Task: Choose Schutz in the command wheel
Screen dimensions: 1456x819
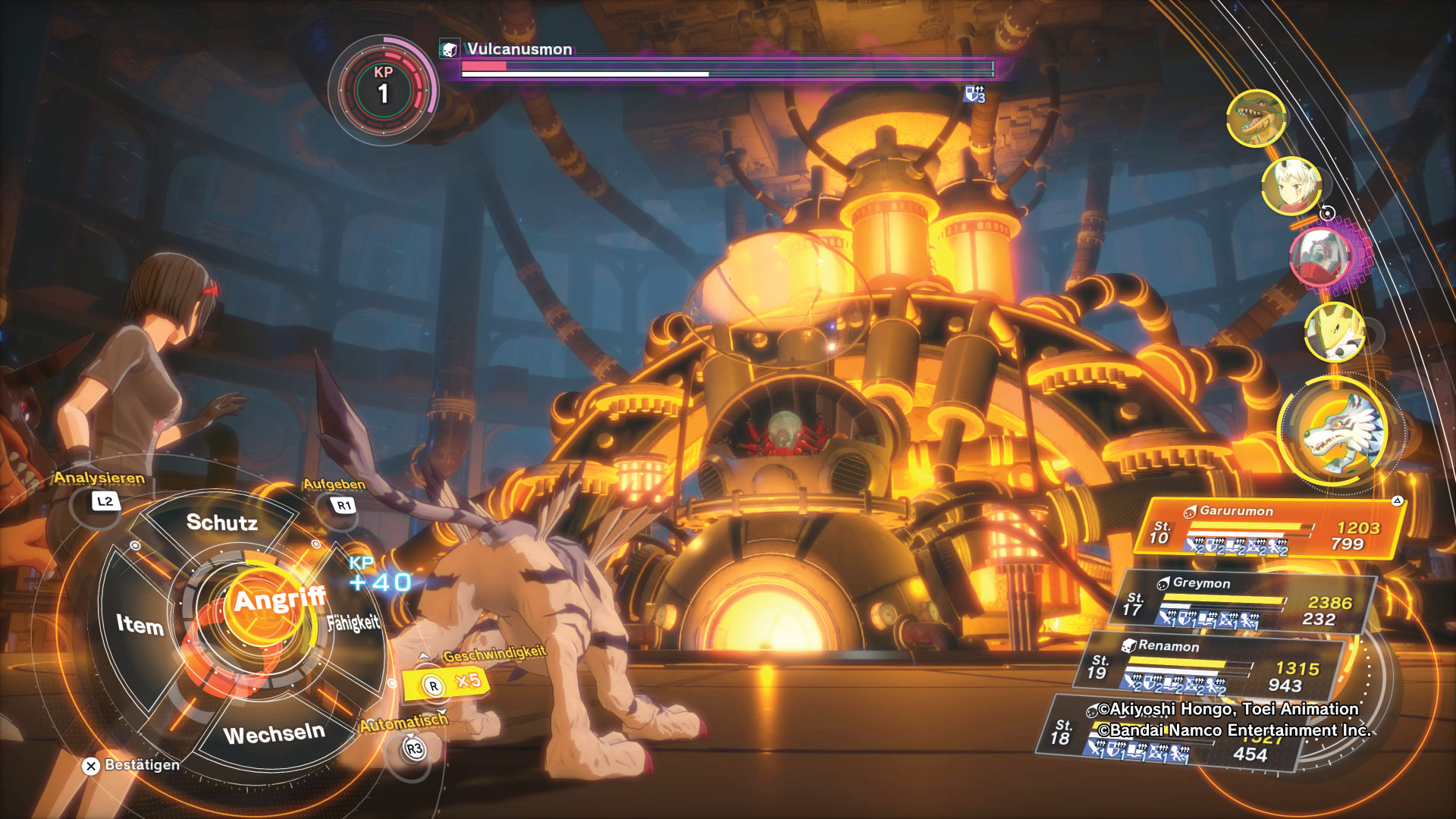Action: pos(221,522)
